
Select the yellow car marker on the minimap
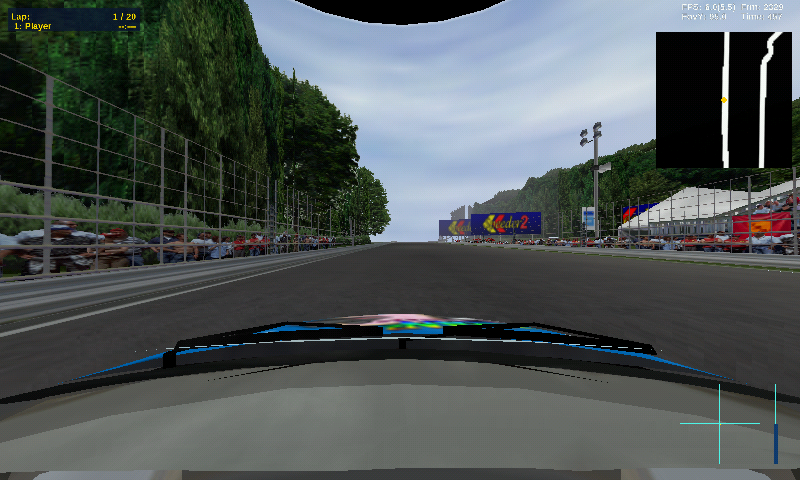click(x=724, y=100)
